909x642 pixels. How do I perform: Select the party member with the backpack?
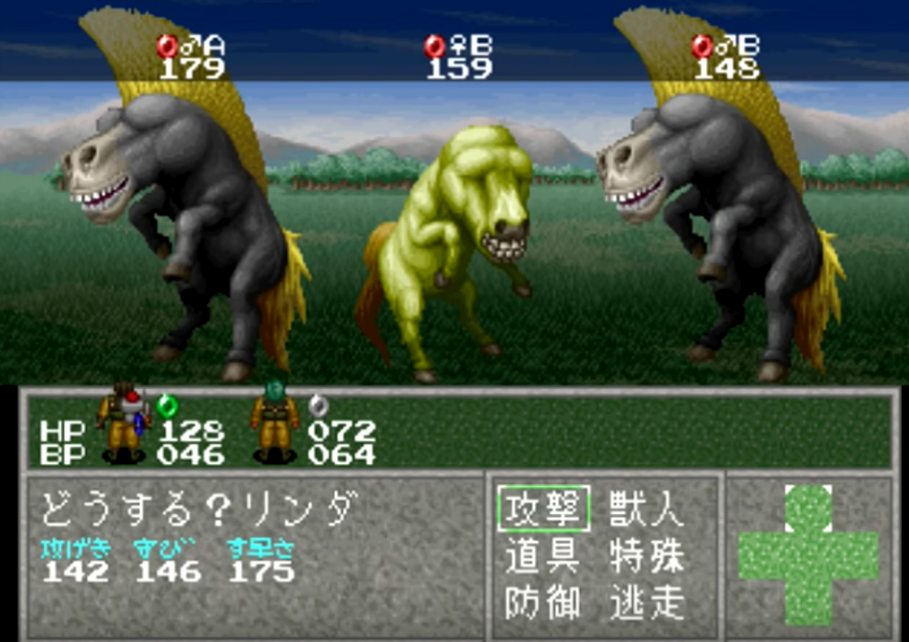[125, 424]
